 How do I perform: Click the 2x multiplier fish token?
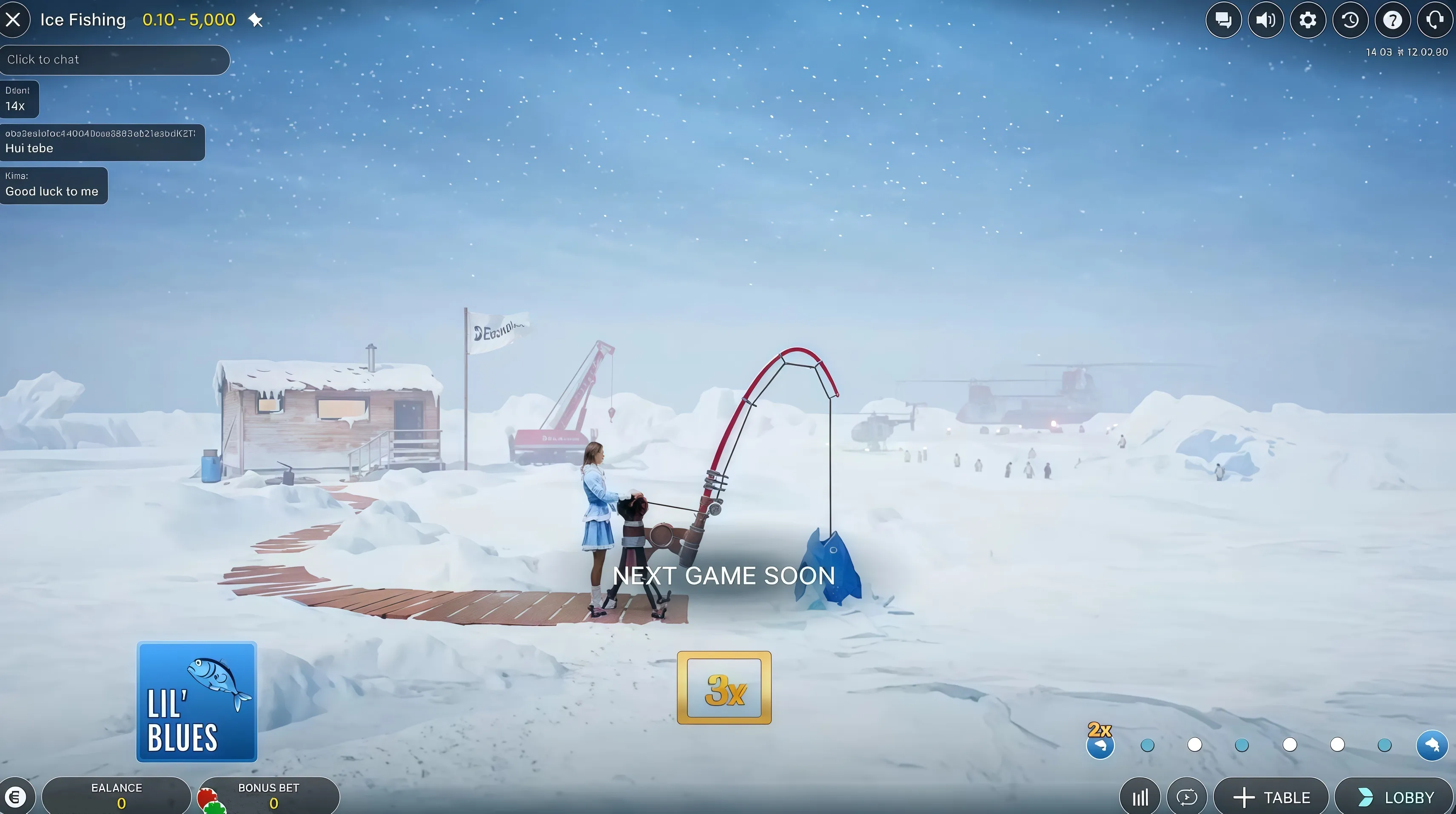pyautogui.click(x=1100, y=744)
